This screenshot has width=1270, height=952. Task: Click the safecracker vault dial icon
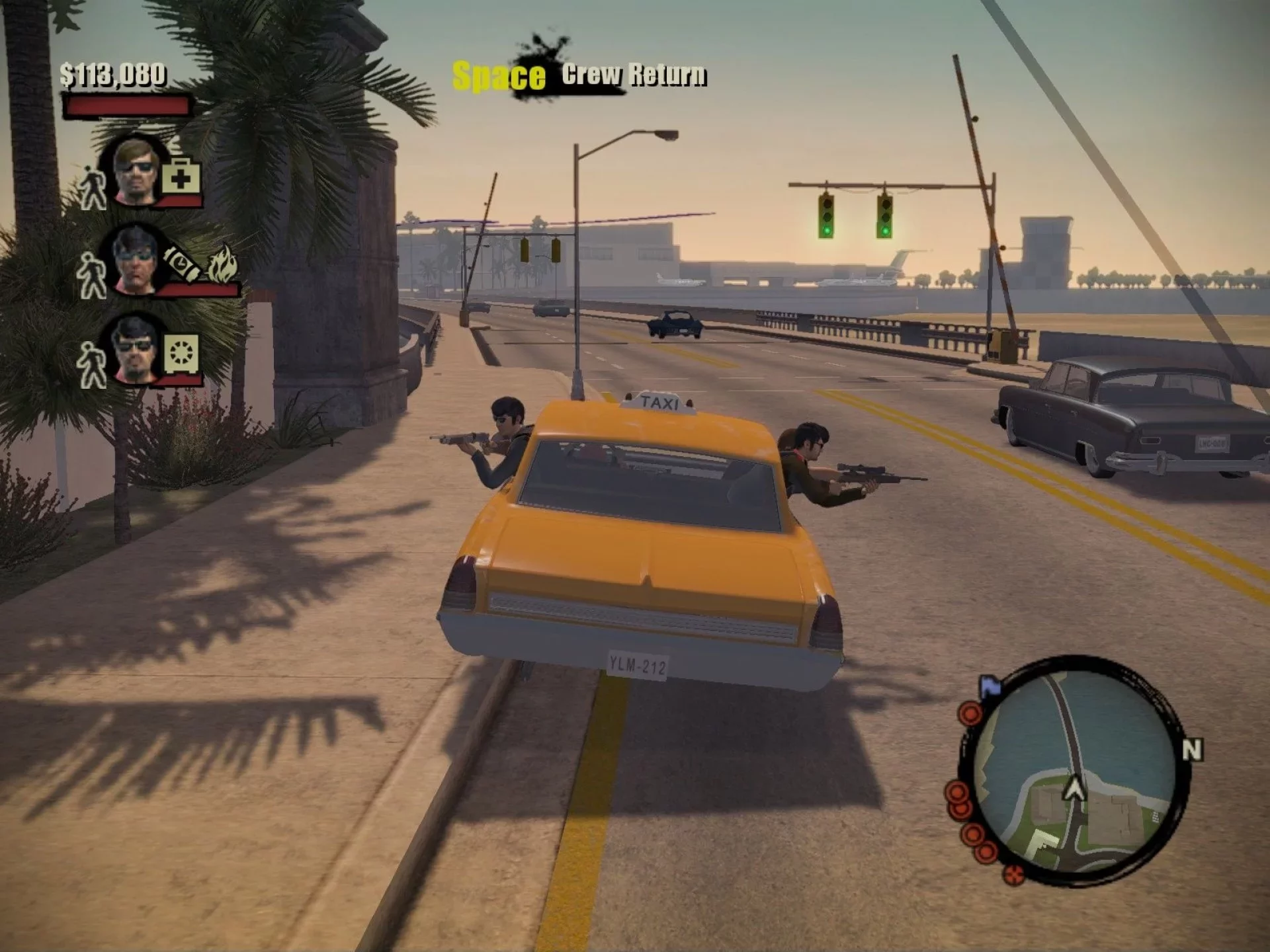pyautogui.click(x=181, y=352)
